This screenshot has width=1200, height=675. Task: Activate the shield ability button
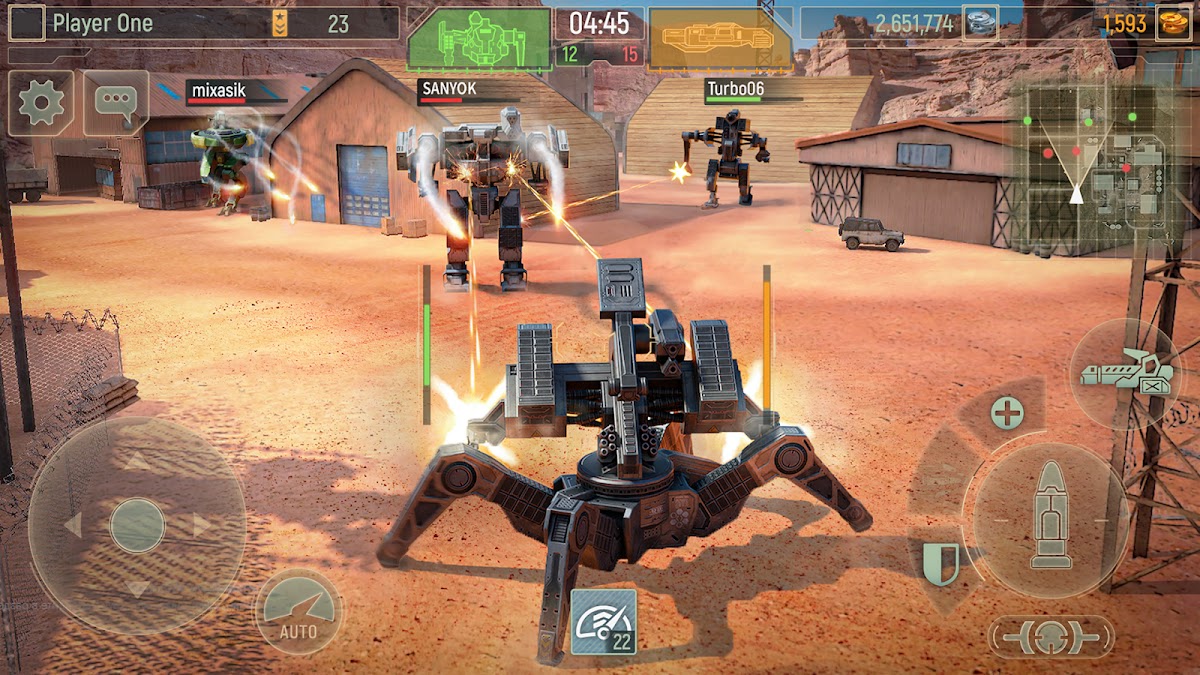pos(939,564)
